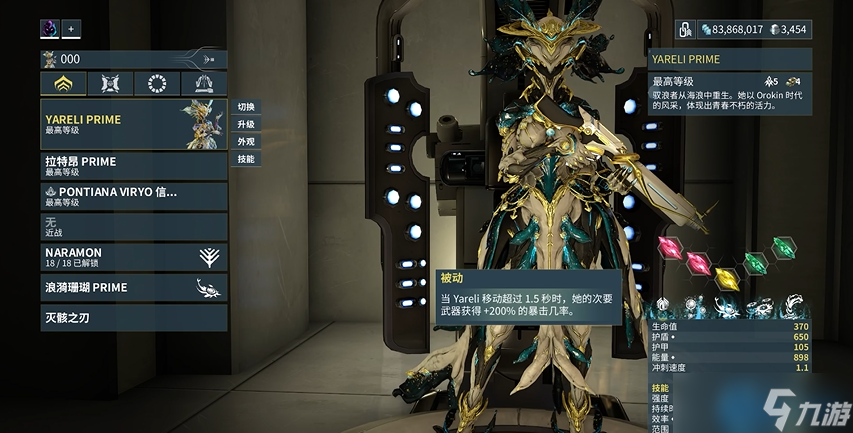Open the 技能 (abilities) option
853x433 pixels.
point(246,159)
